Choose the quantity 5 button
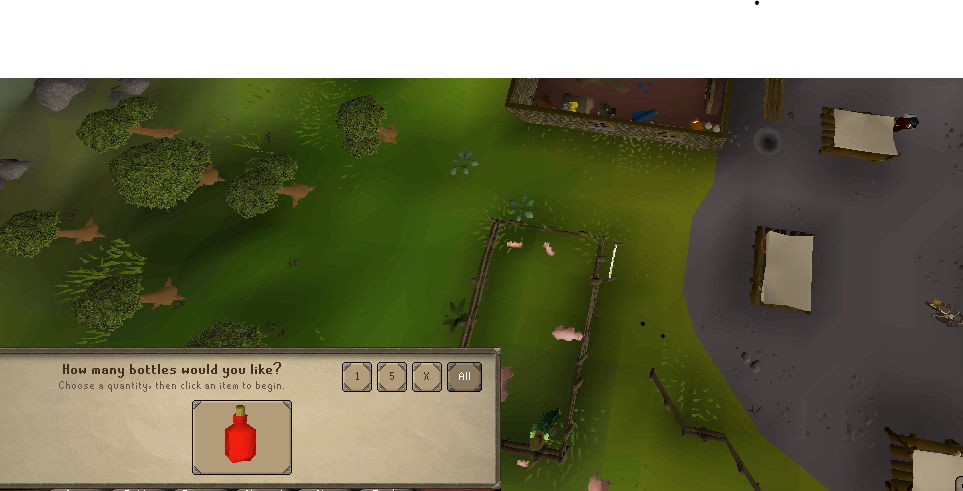The width and height of the screenshot is (963, 491). (392, 377)
